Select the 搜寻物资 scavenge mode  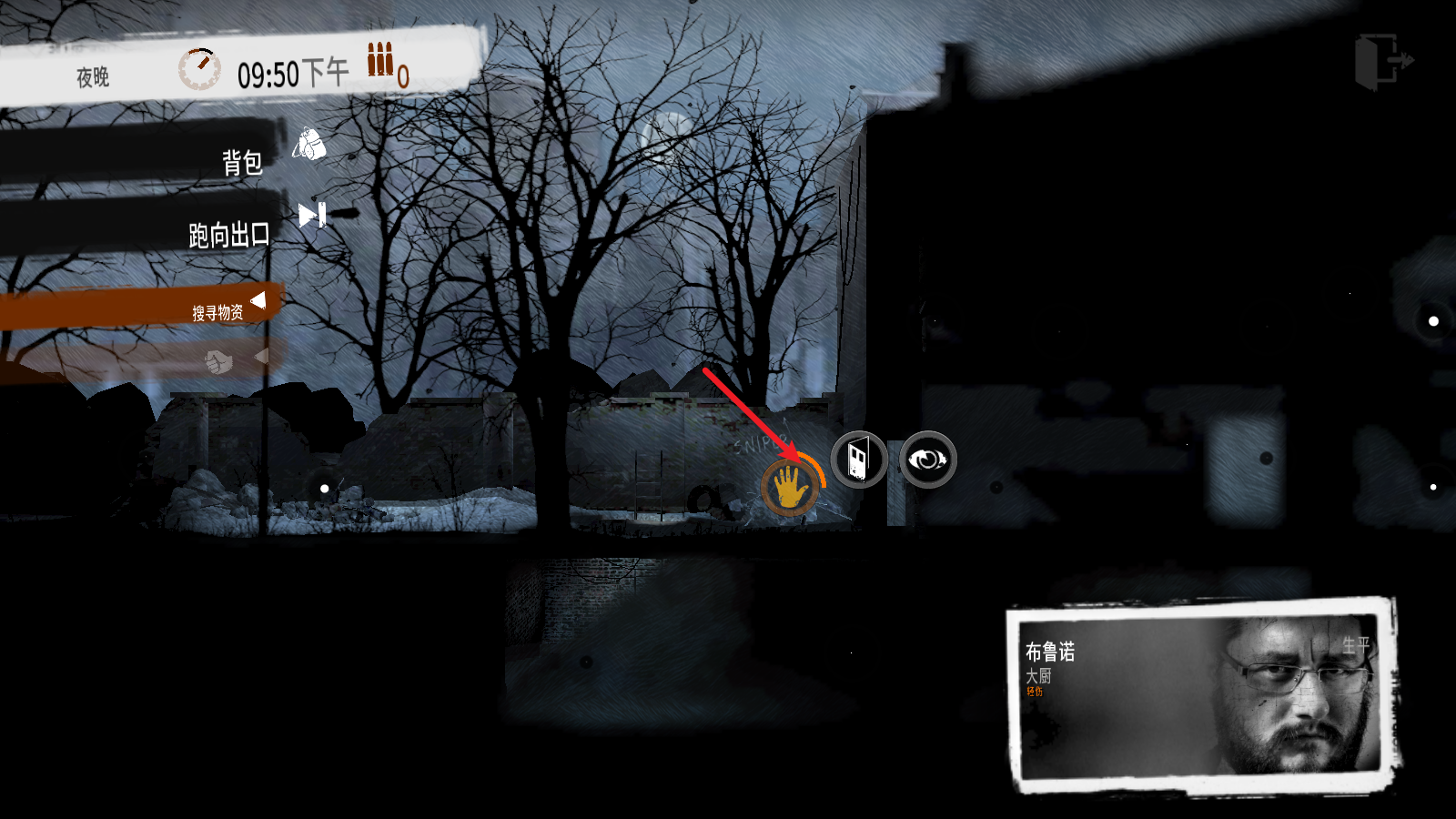(218, 311)
